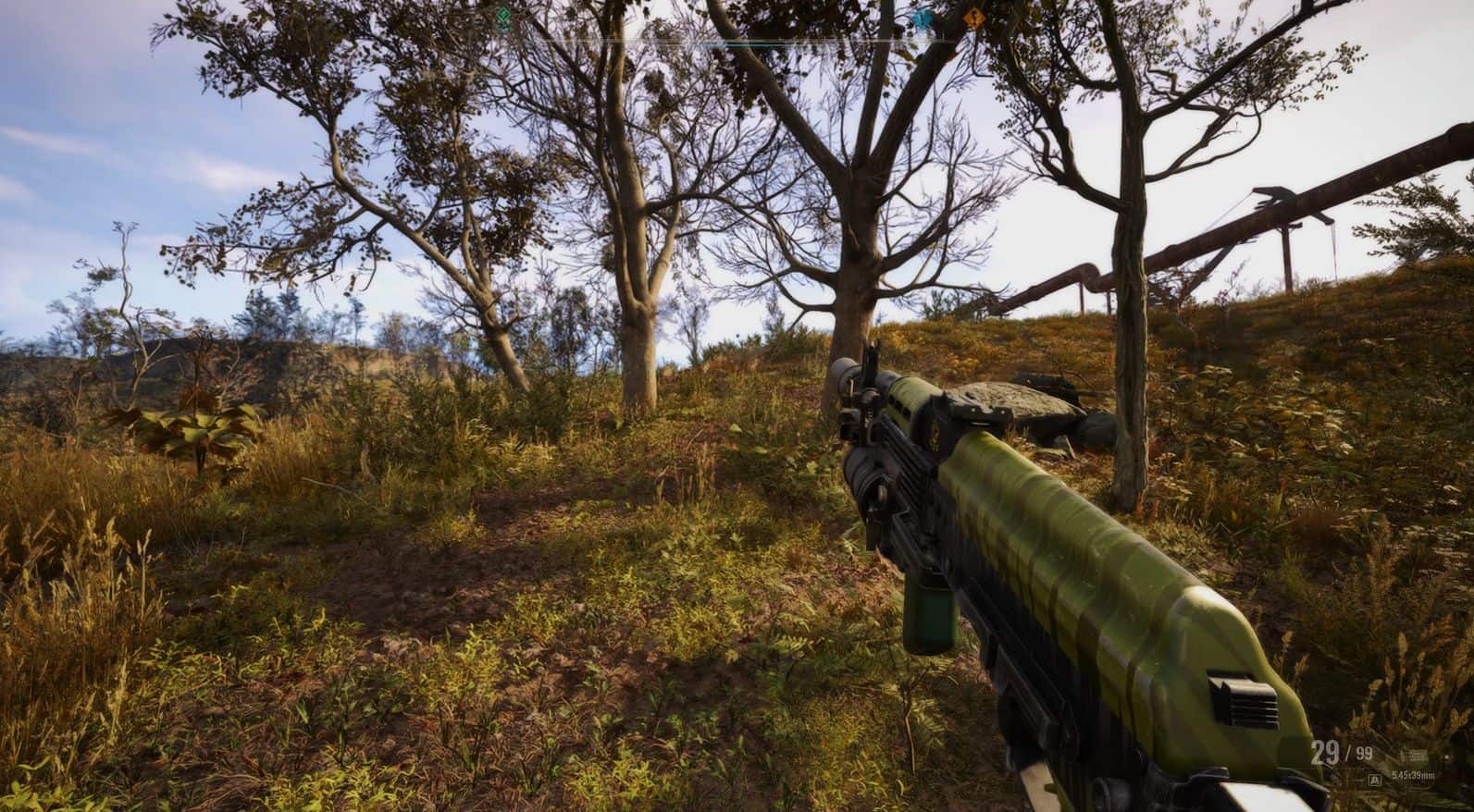
Task: Select the orange diamond quest marker on compass
Action: (x=972, y=18)
